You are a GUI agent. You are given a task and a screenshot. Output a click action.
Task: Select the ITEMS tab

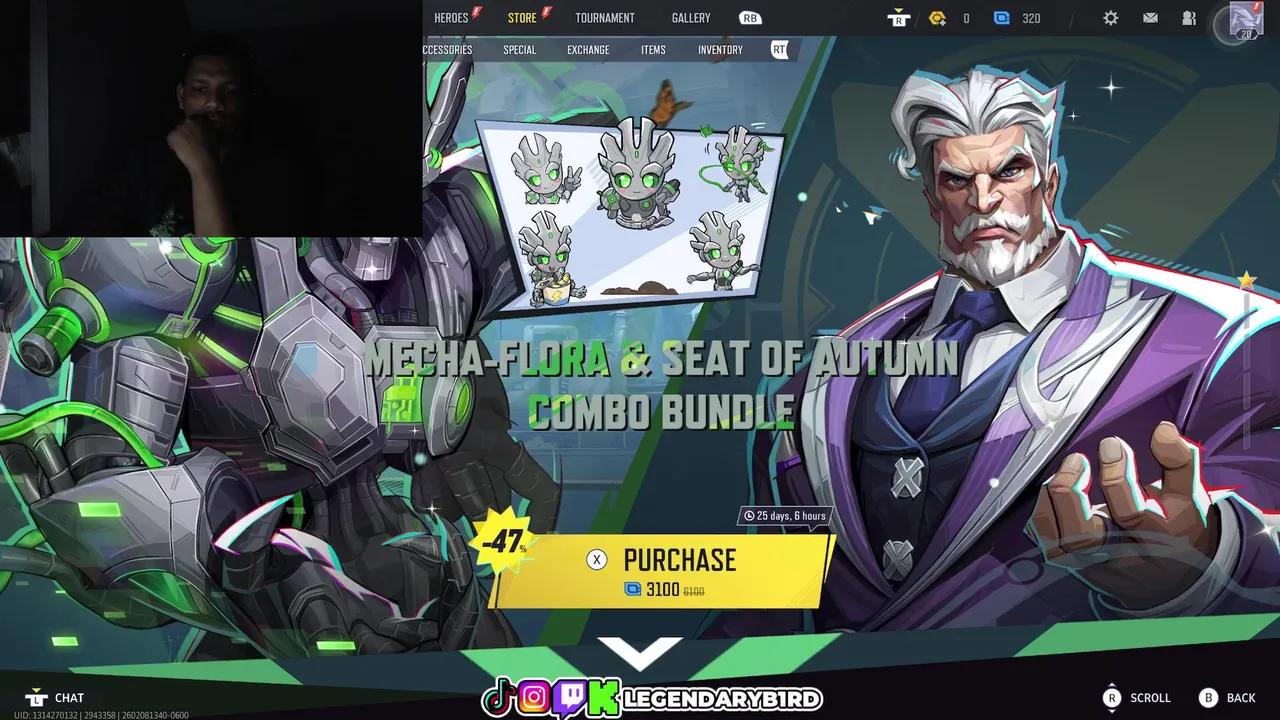(x=653, y=49)
